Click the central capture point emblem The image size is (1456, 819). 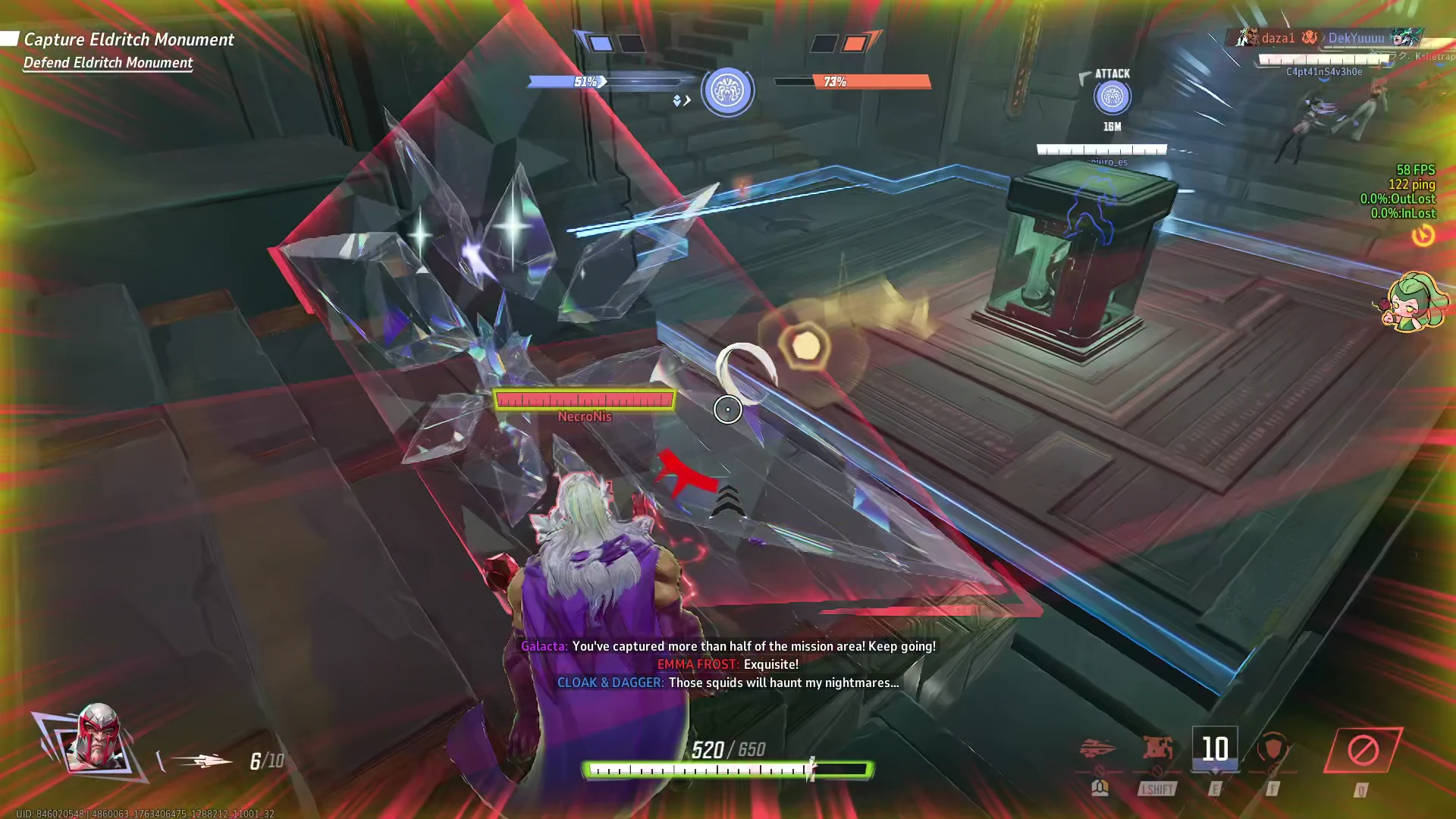727,91
